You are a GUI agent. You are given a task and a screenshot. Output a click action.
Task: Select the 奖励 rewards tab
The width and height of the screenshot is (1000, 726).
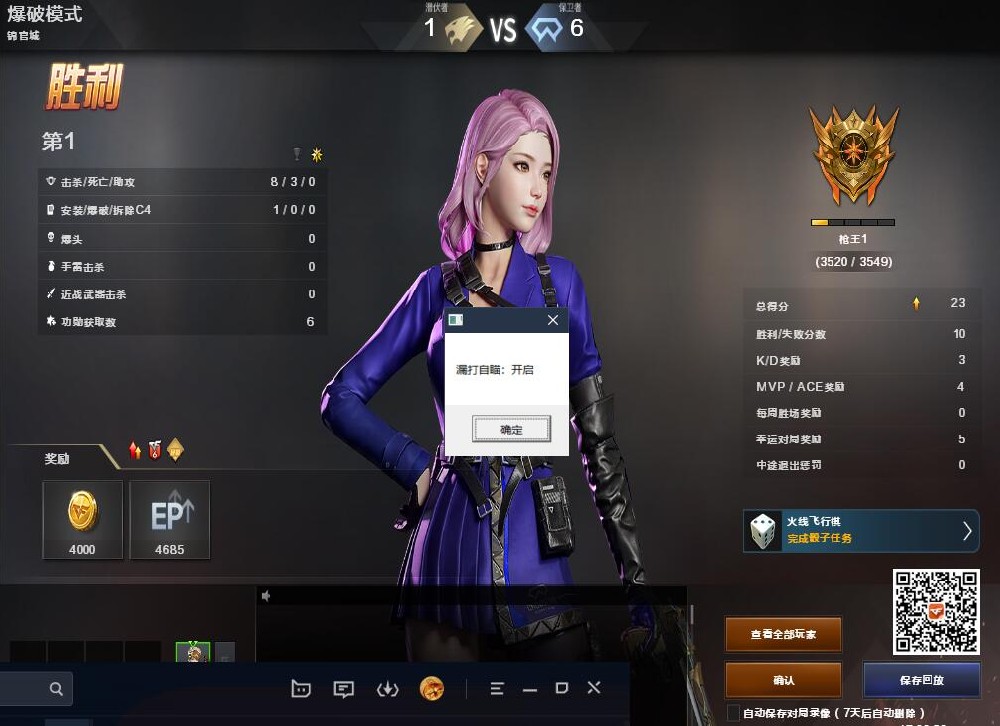tap(58, 459)
